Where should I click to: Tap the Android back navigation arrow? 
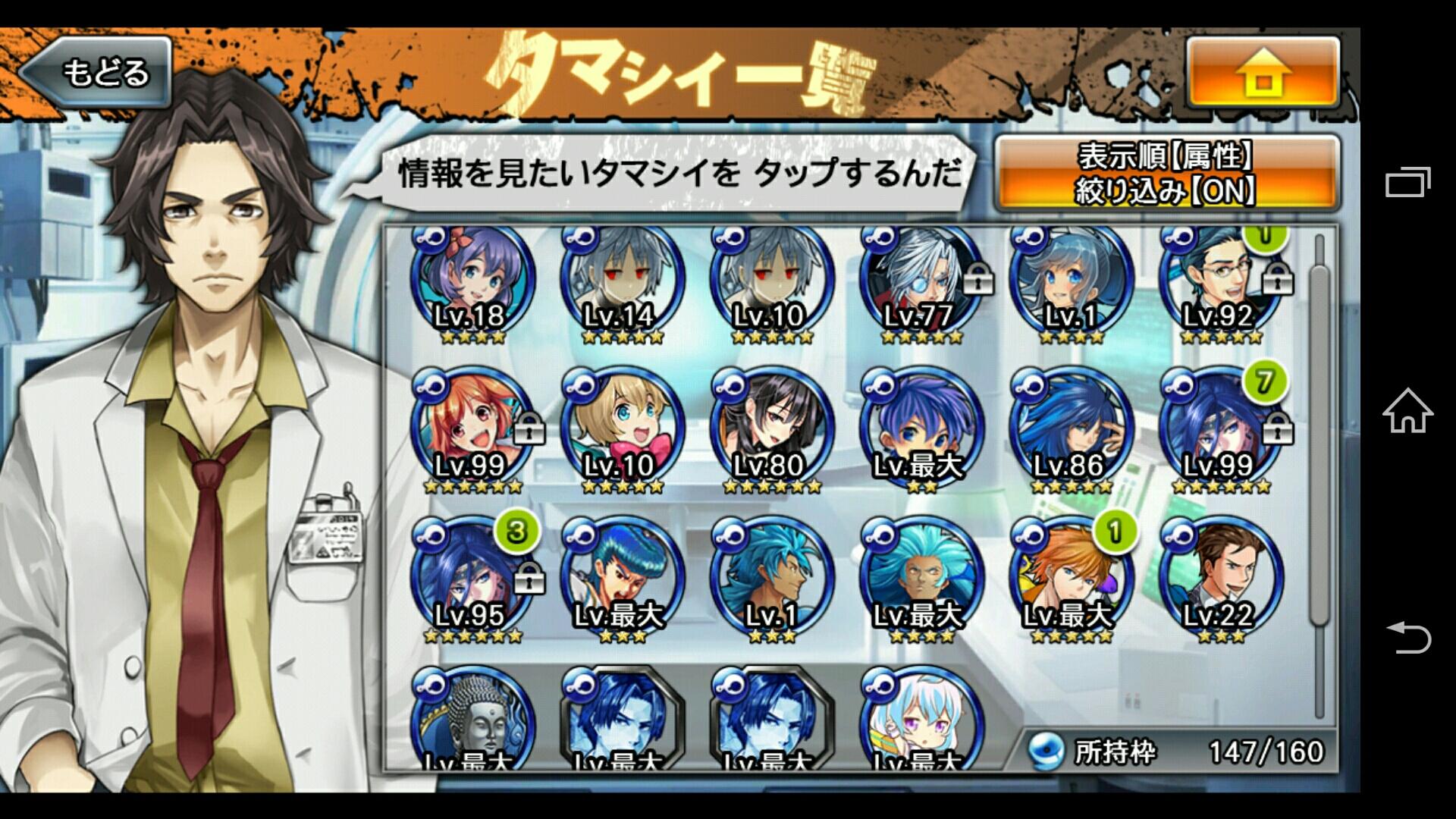[x=1408, y=639]
